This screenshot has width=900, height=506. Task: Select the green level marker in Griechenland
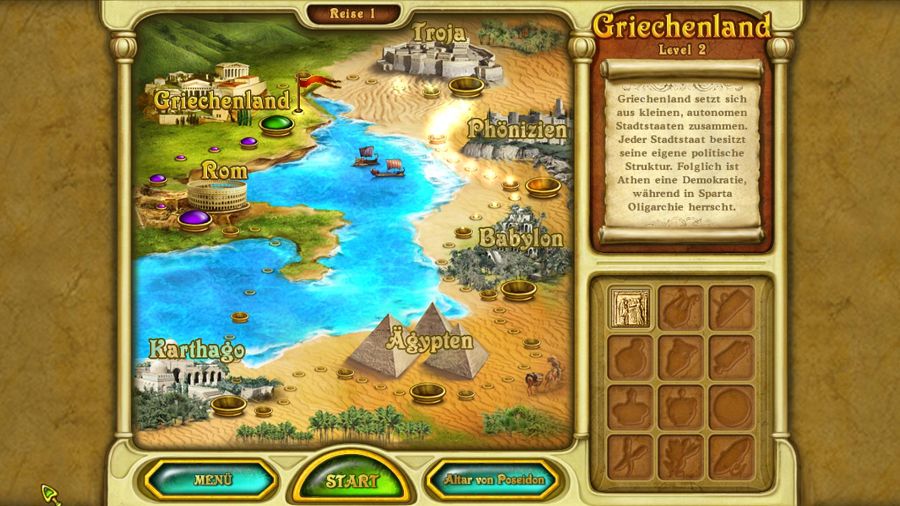click(277, 125)
